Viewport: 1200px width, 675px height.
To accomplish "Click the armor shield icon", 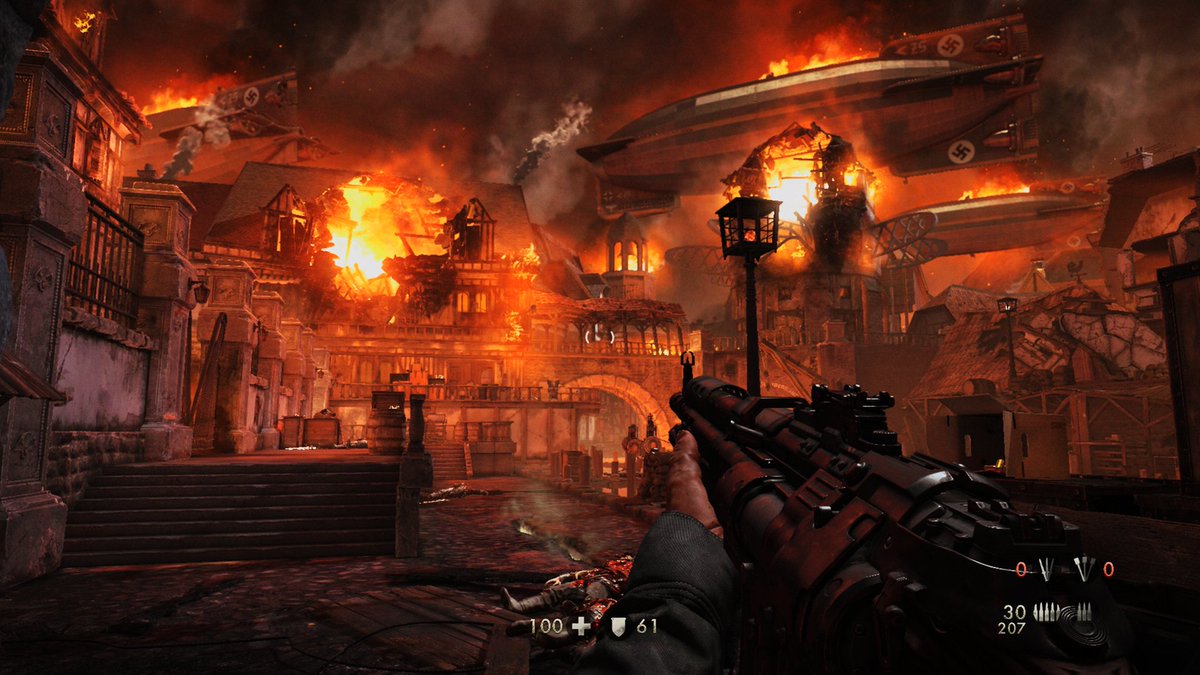I will click(x=618, y=627).
